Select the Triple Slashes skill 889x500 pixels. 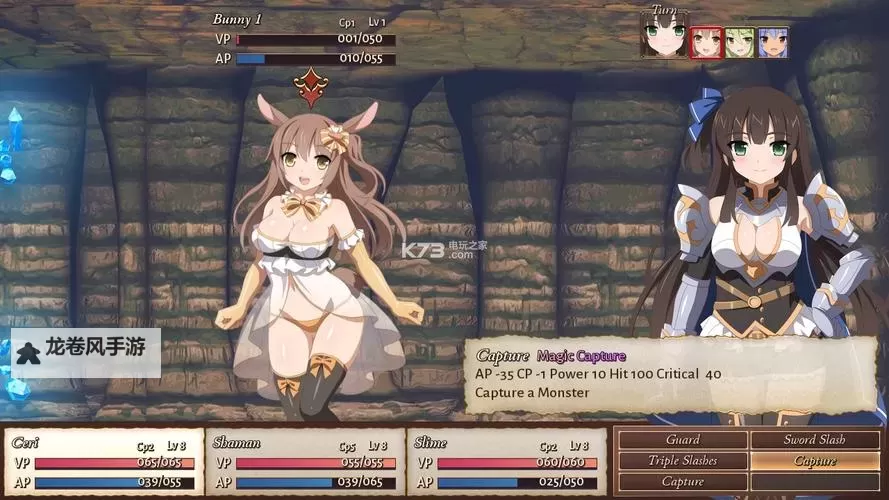click(x=682, y=461)
